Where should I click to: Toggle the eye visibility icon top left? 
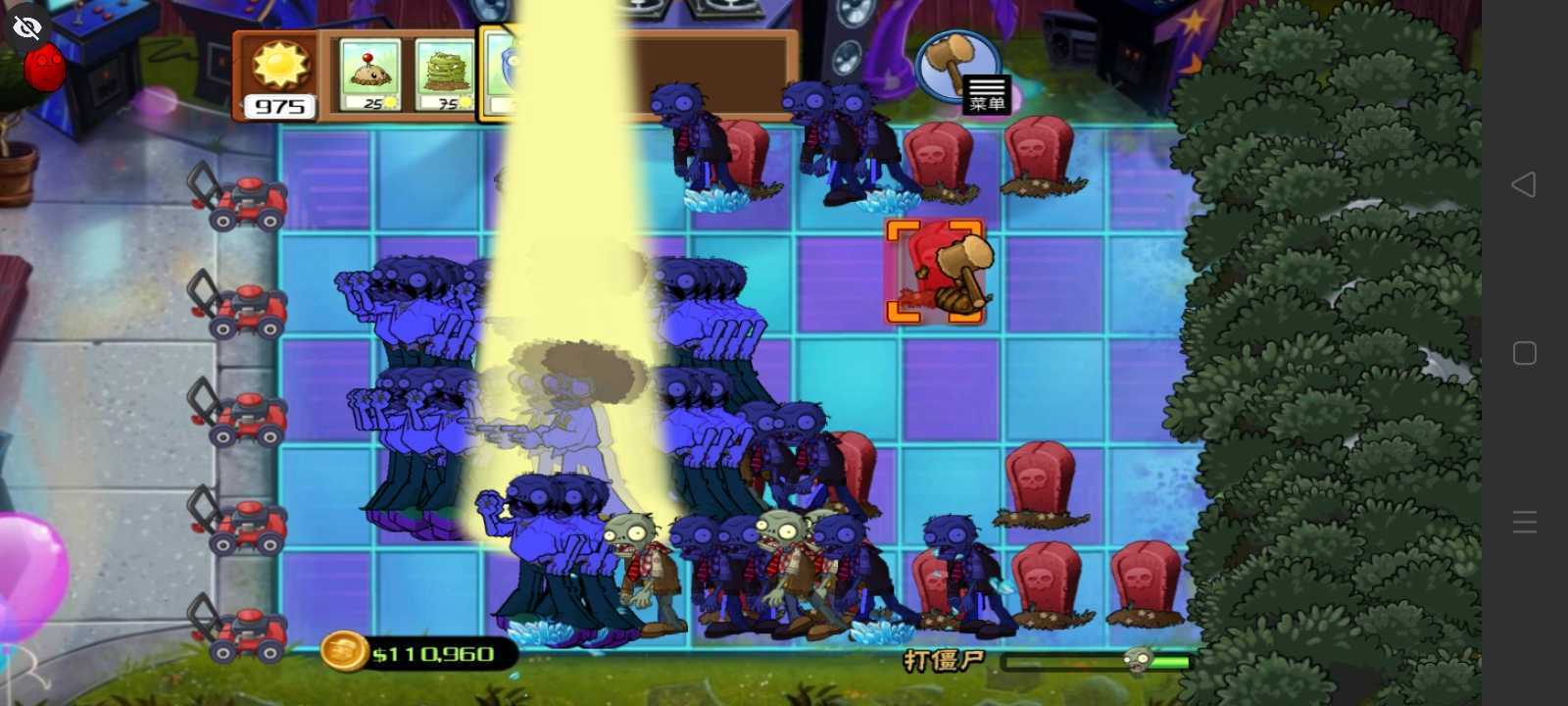26,26
